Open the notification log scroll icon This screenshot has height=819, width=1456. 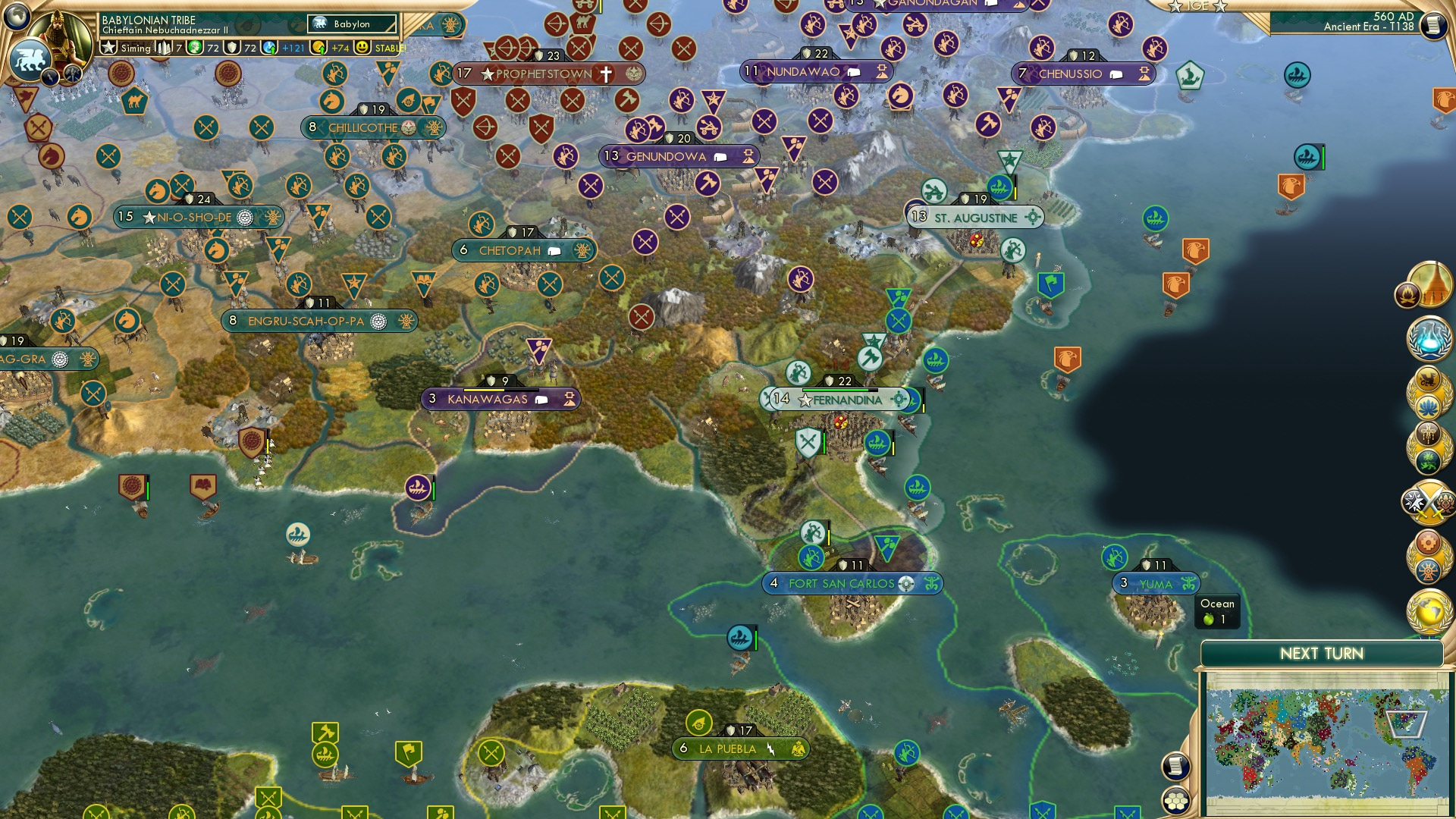click(x=1175, y=764)
